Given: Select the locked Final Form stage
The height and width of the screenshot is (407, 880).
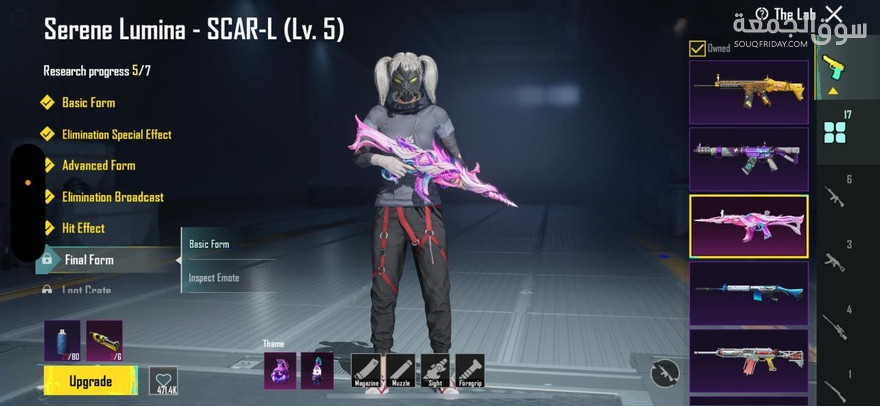Looking at the screenshot, I should pos(89,260).
